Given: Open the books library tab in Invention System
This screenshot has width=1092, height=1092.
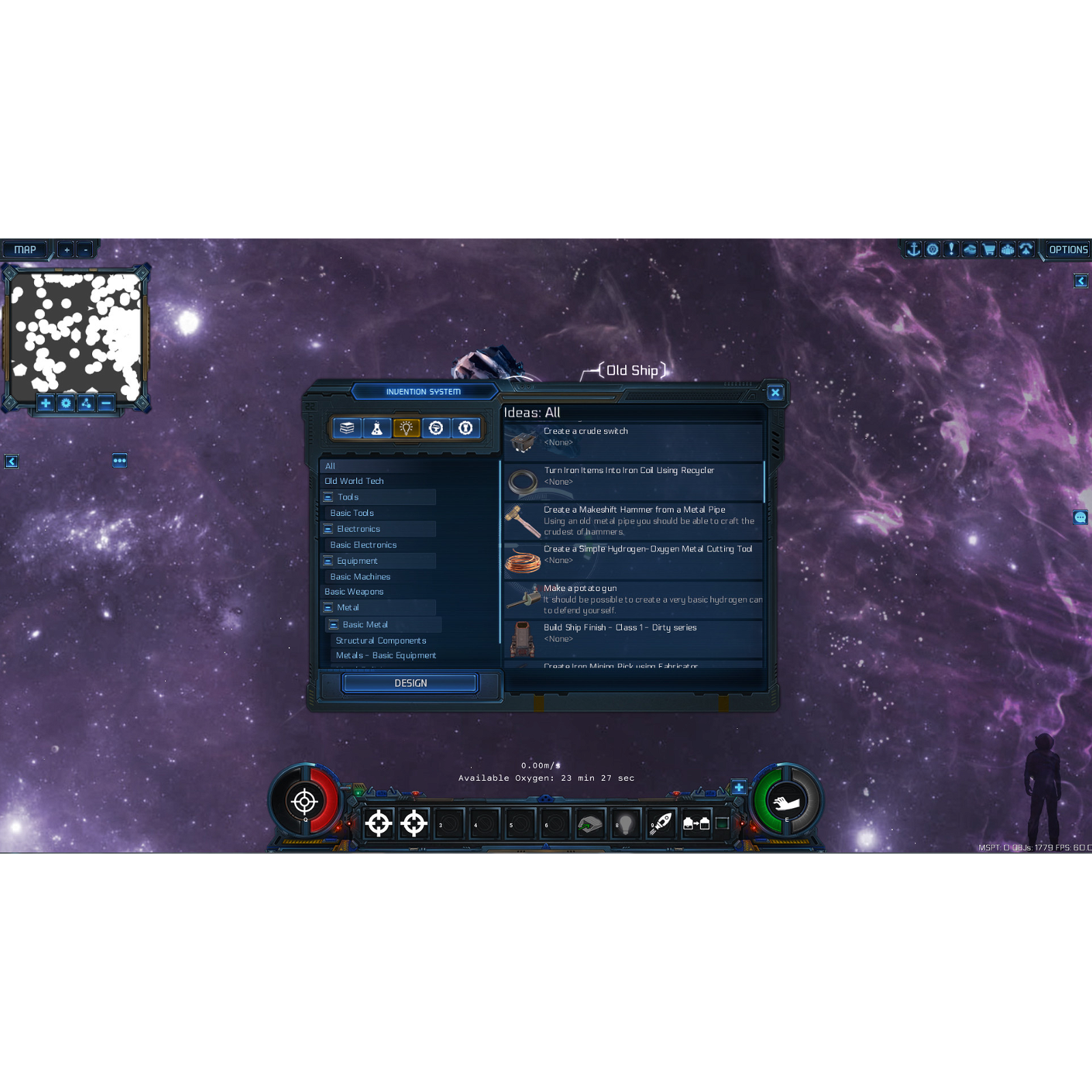Looking at the screenshot, I should tap(348, 428).
